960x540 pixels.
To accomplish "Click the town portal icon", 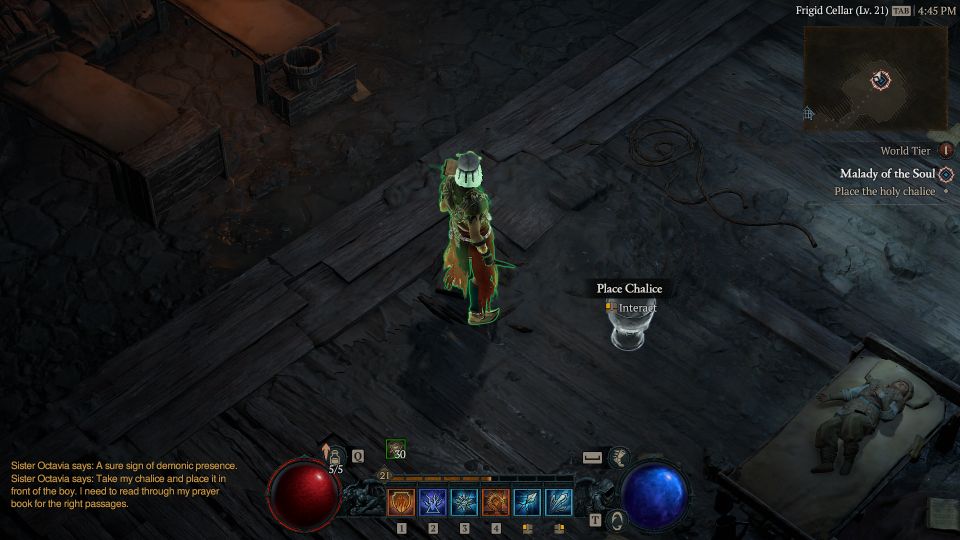I will 618,520.
